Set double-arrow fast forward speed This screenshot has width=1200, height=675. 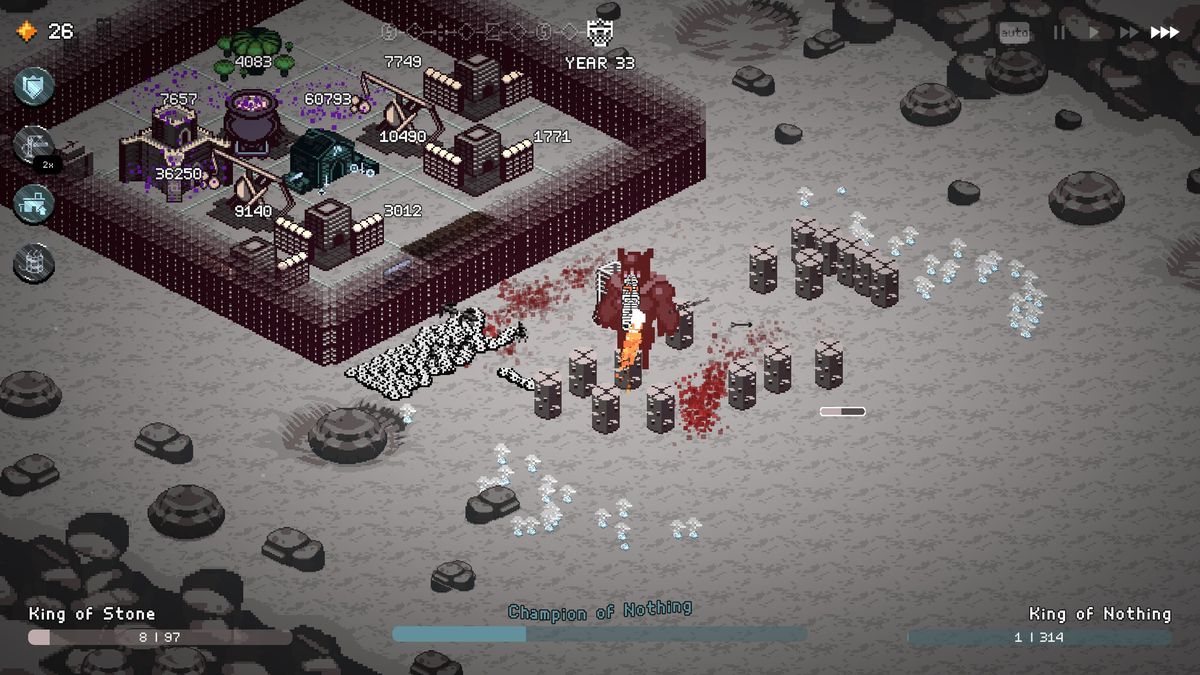(x=1128, y=33)
